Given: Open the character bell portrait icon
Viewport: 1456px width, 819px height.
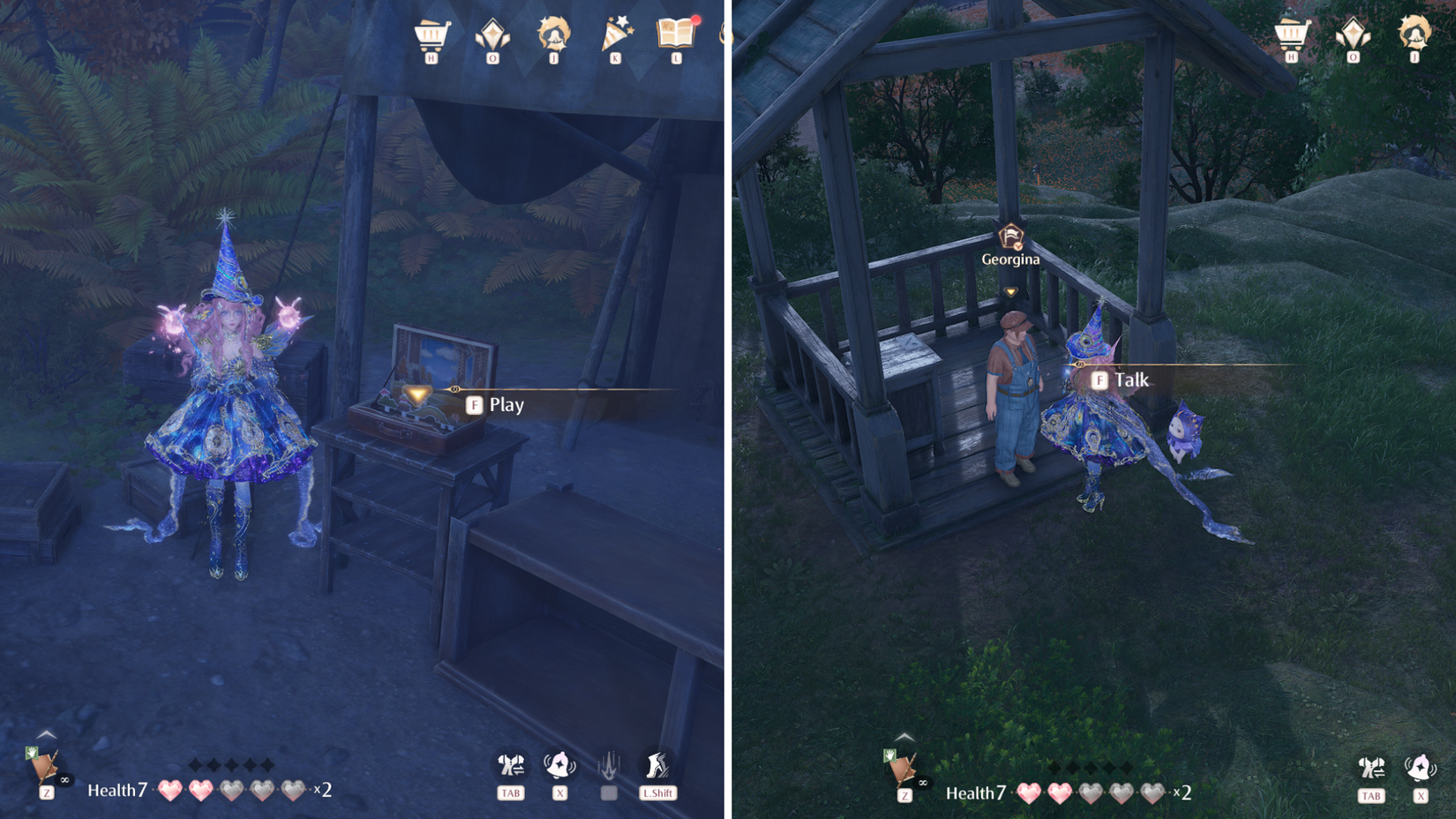Looking at the screenshot, I should [554, 35].
